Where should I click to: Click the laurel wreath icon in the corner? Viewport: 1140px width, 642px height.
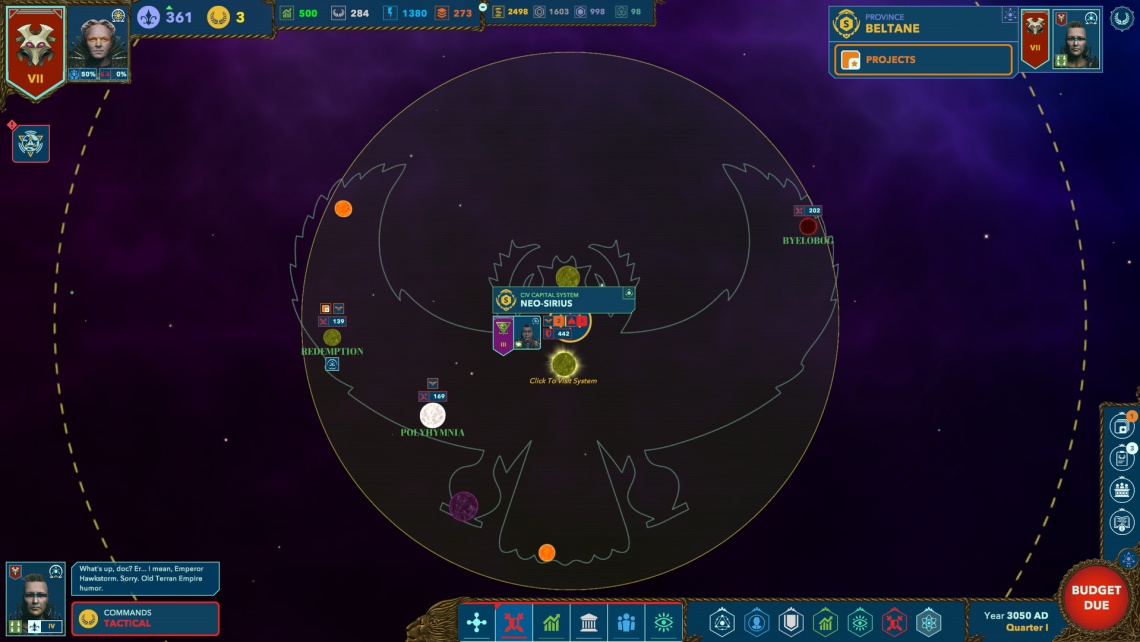[1122, 18]
